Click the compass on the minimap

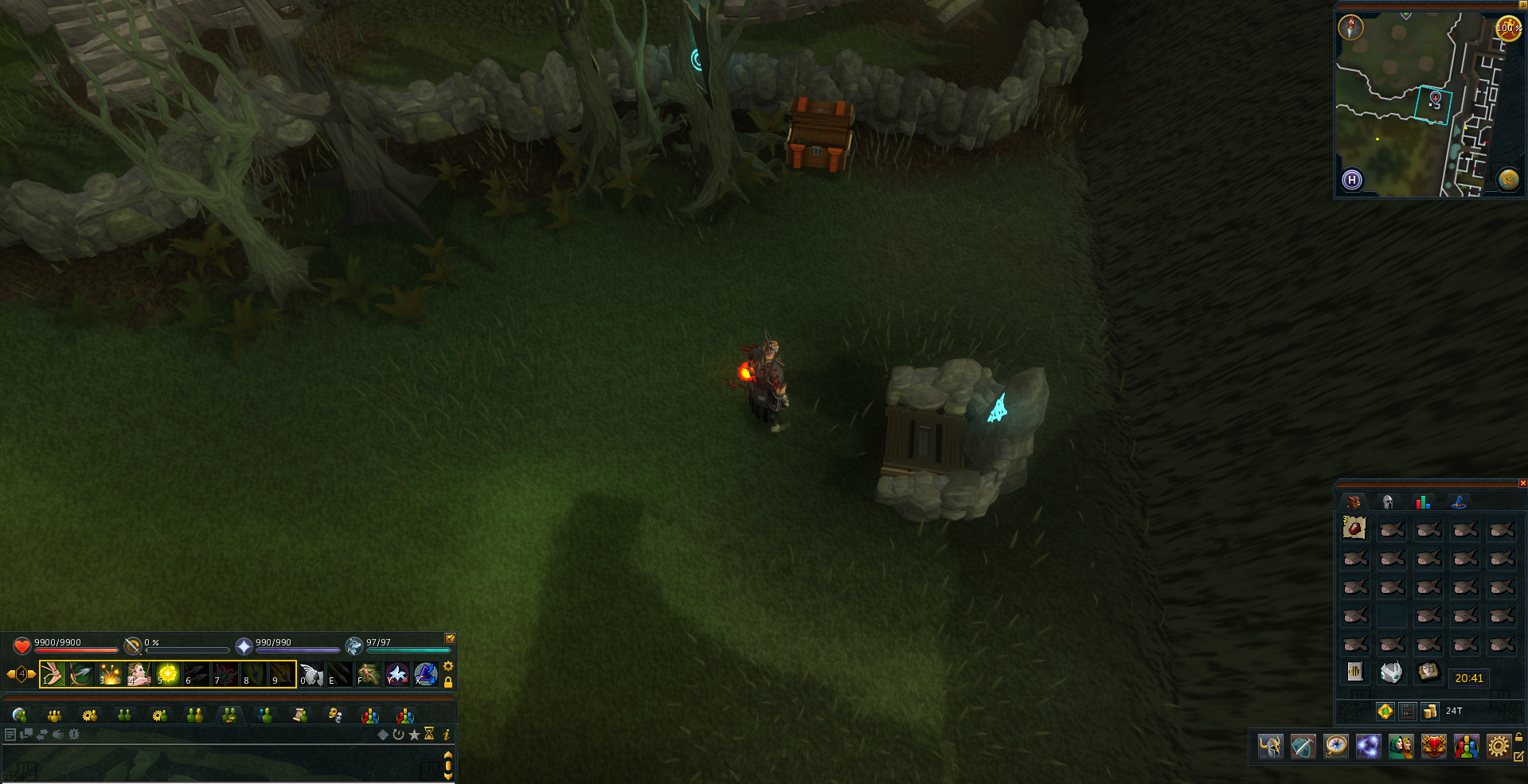coord(1350,28)
